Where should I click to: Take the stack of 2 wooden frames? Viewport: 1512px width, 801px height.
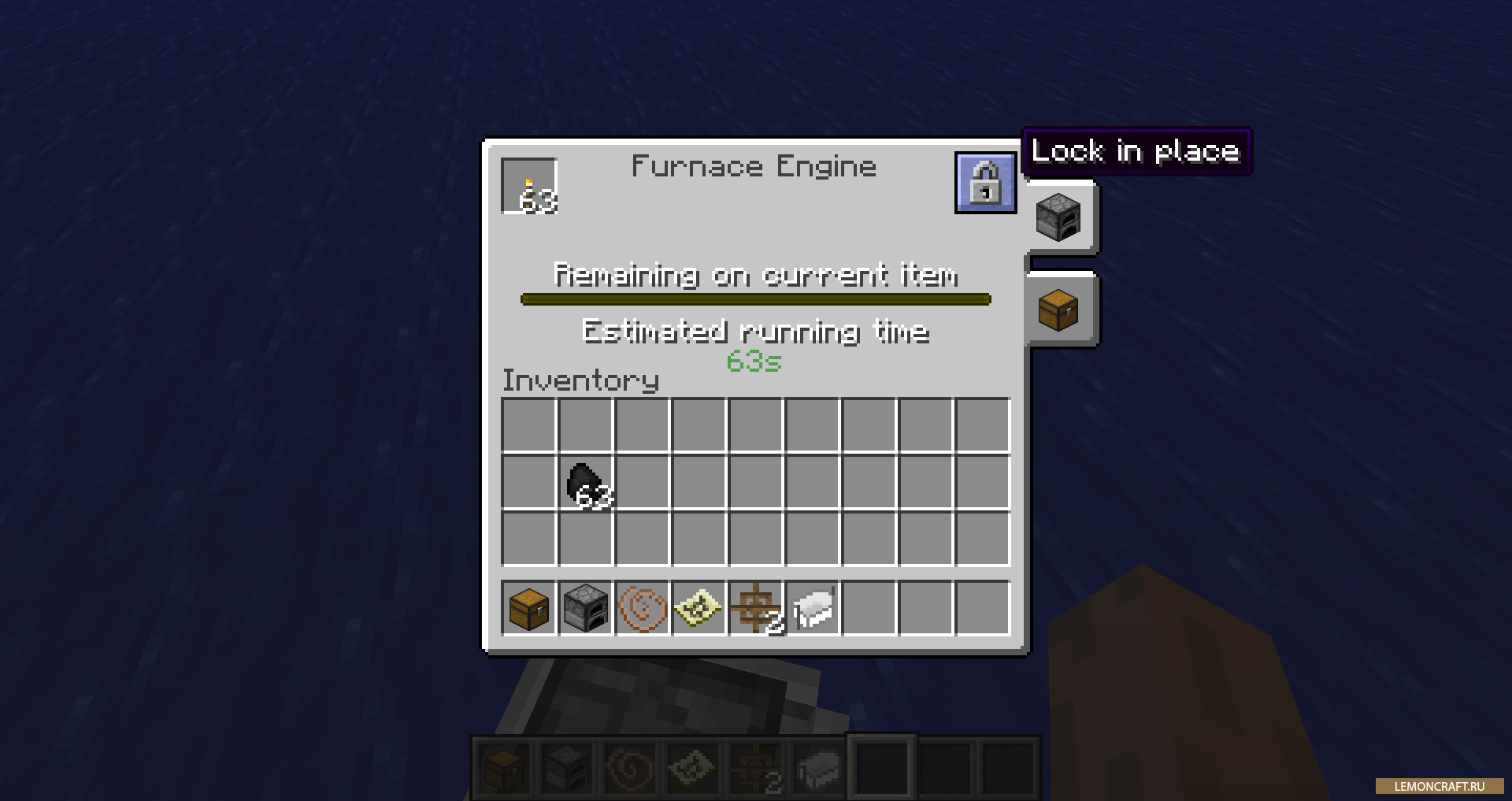click(756, 608)
